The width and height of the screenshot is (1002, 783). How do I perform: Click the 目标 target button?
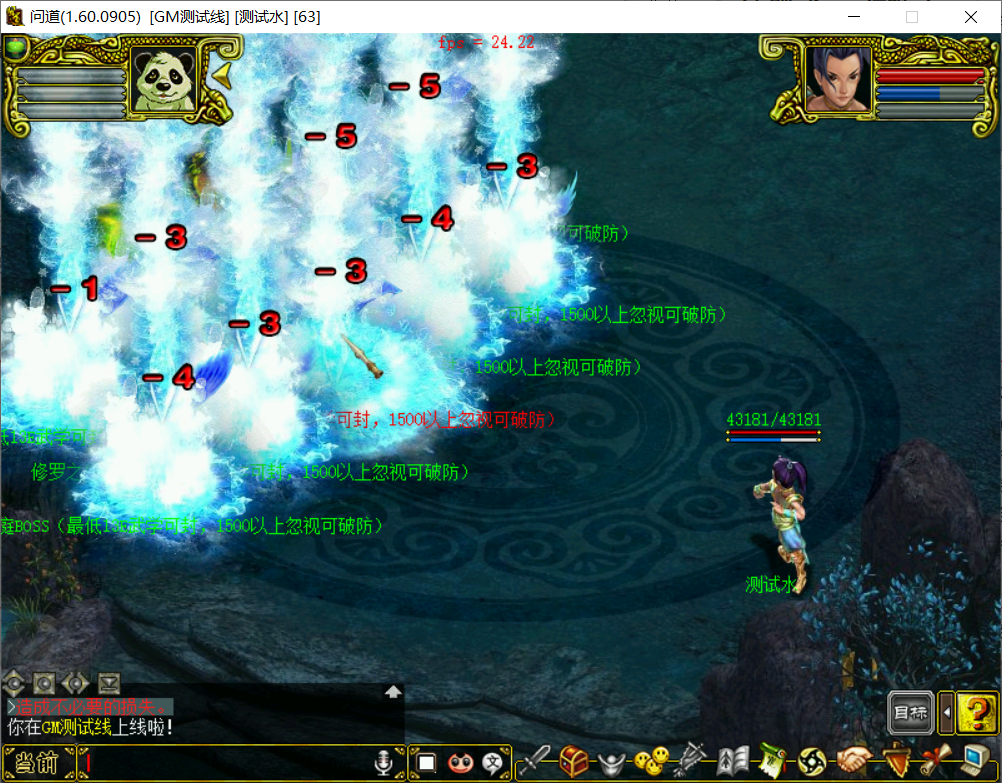pos(910,712)
